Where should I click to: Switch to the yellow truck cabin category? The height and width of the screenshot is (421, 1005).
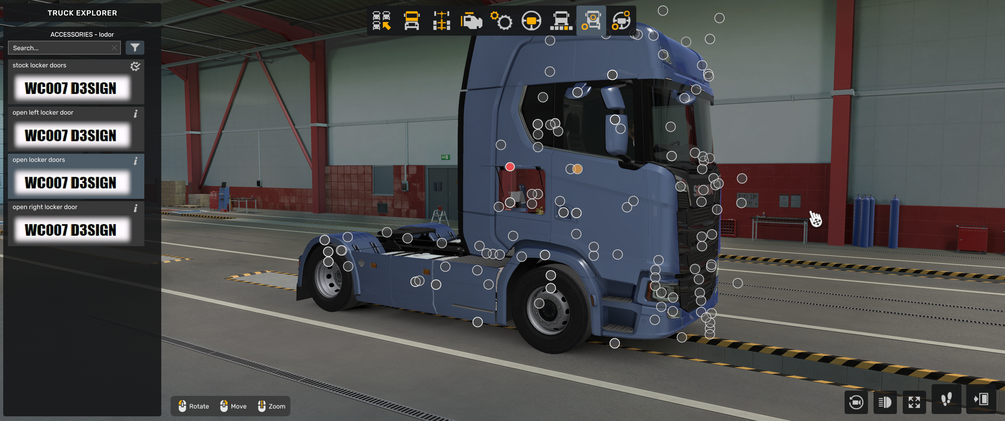click(x=411, y=21)
